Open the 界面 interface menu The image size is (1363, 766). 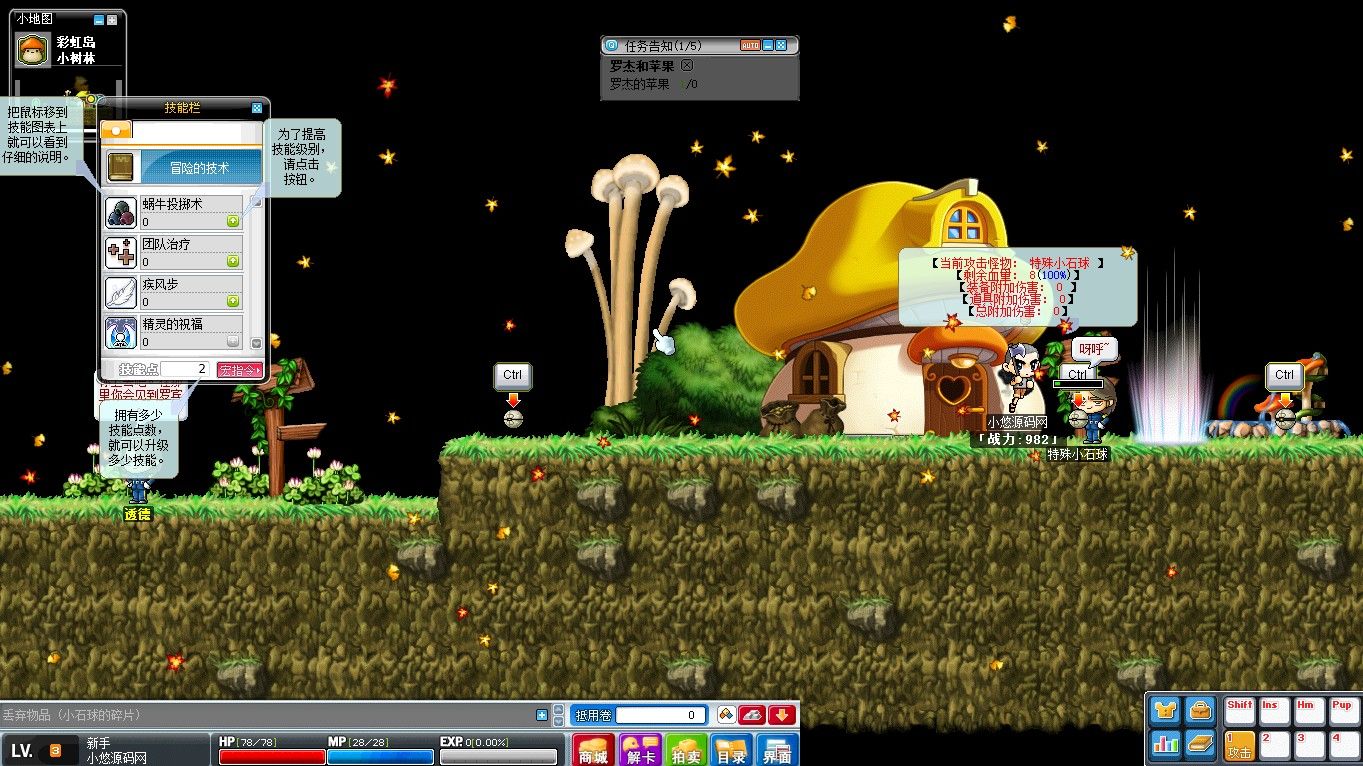coord(777,750)
